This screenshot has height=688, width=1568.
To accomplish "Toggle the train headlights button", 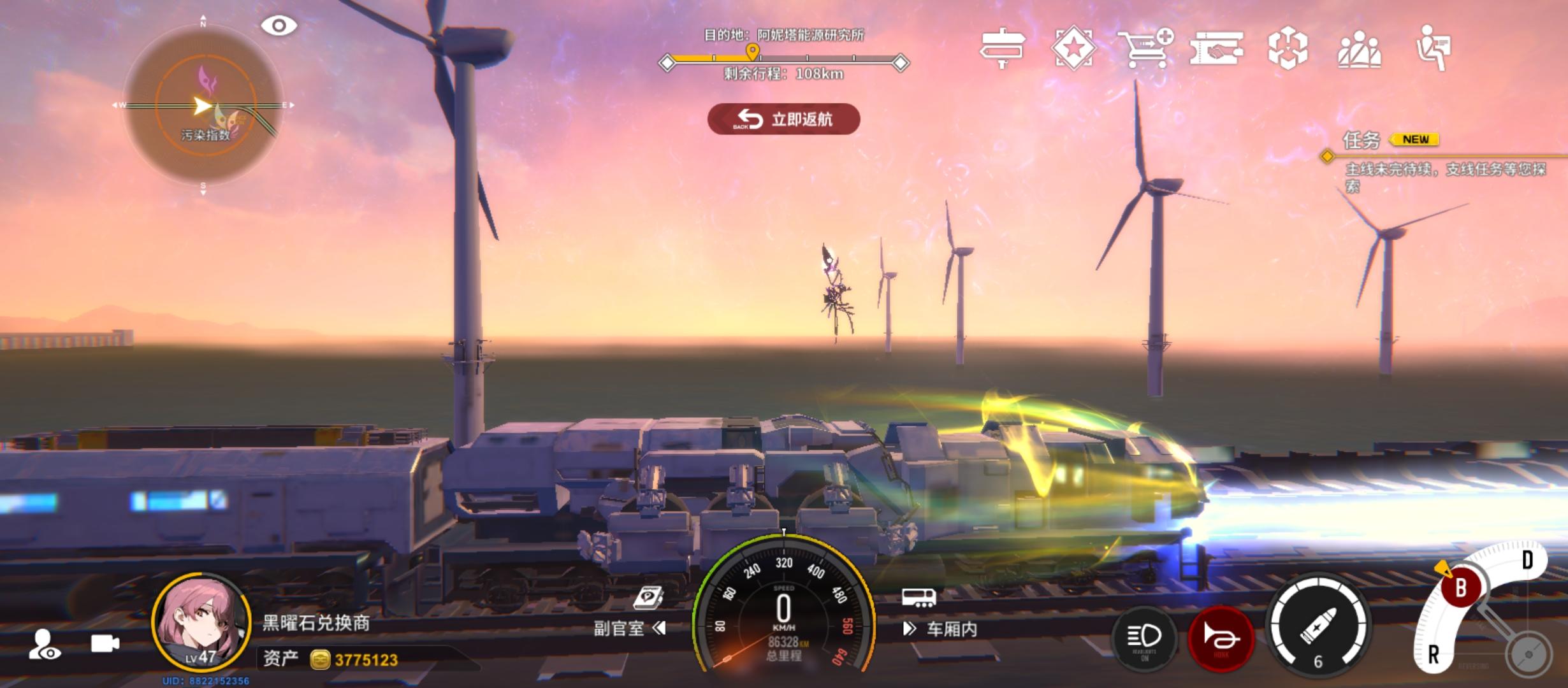I will 1144,637.
